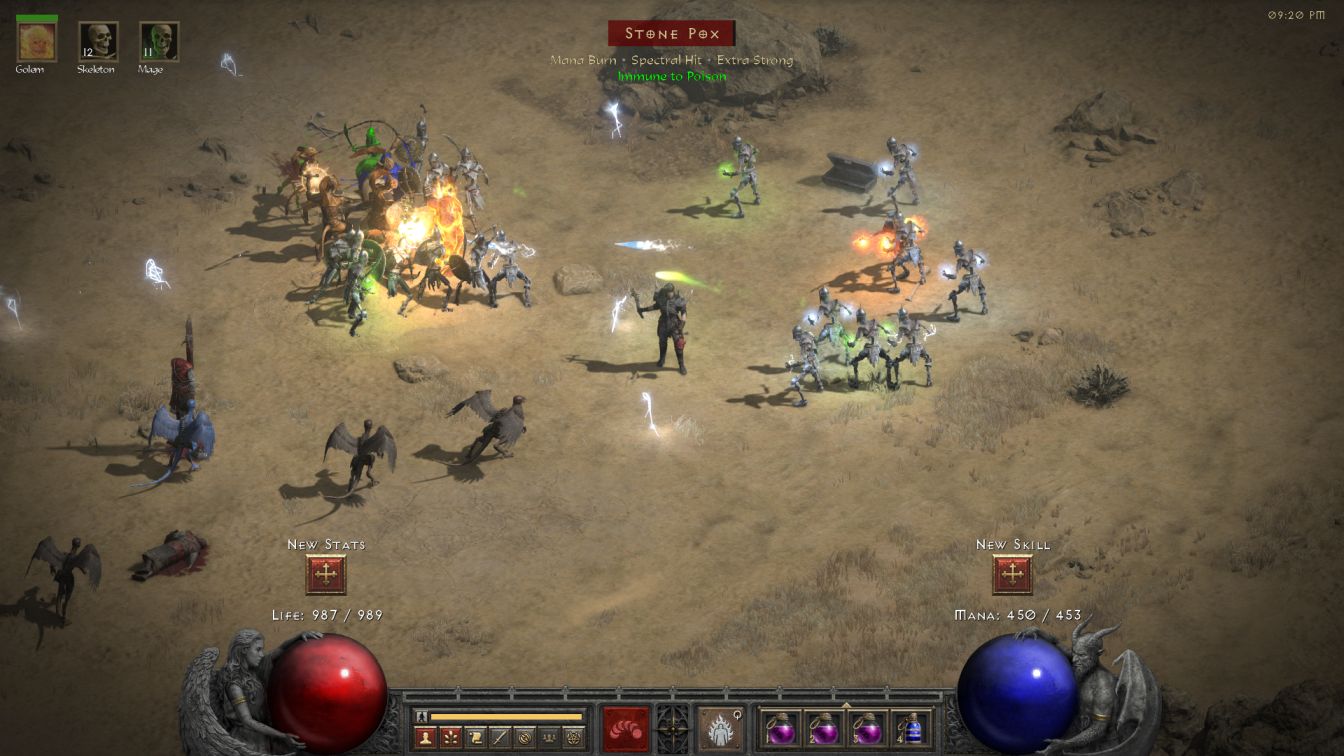
Task: Select the skeleton Mage minion portrait
Action: (x=158, y=42)
